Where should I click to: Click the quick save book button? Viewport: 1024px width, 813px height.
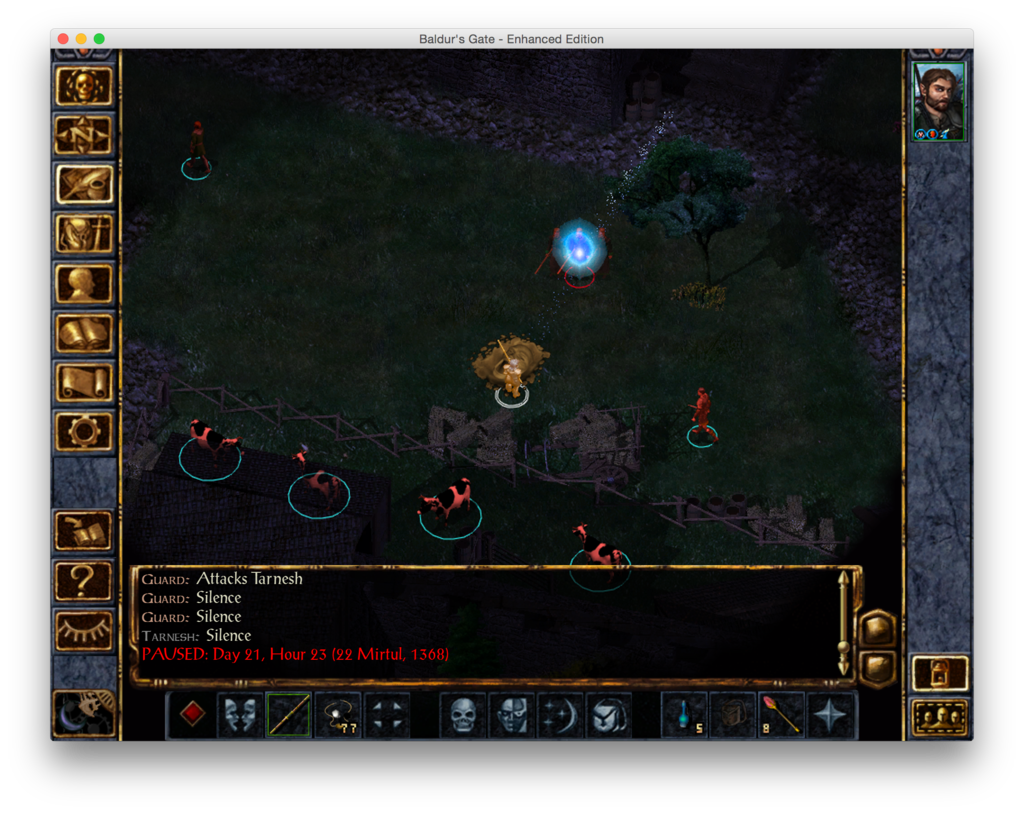point(84,531)
